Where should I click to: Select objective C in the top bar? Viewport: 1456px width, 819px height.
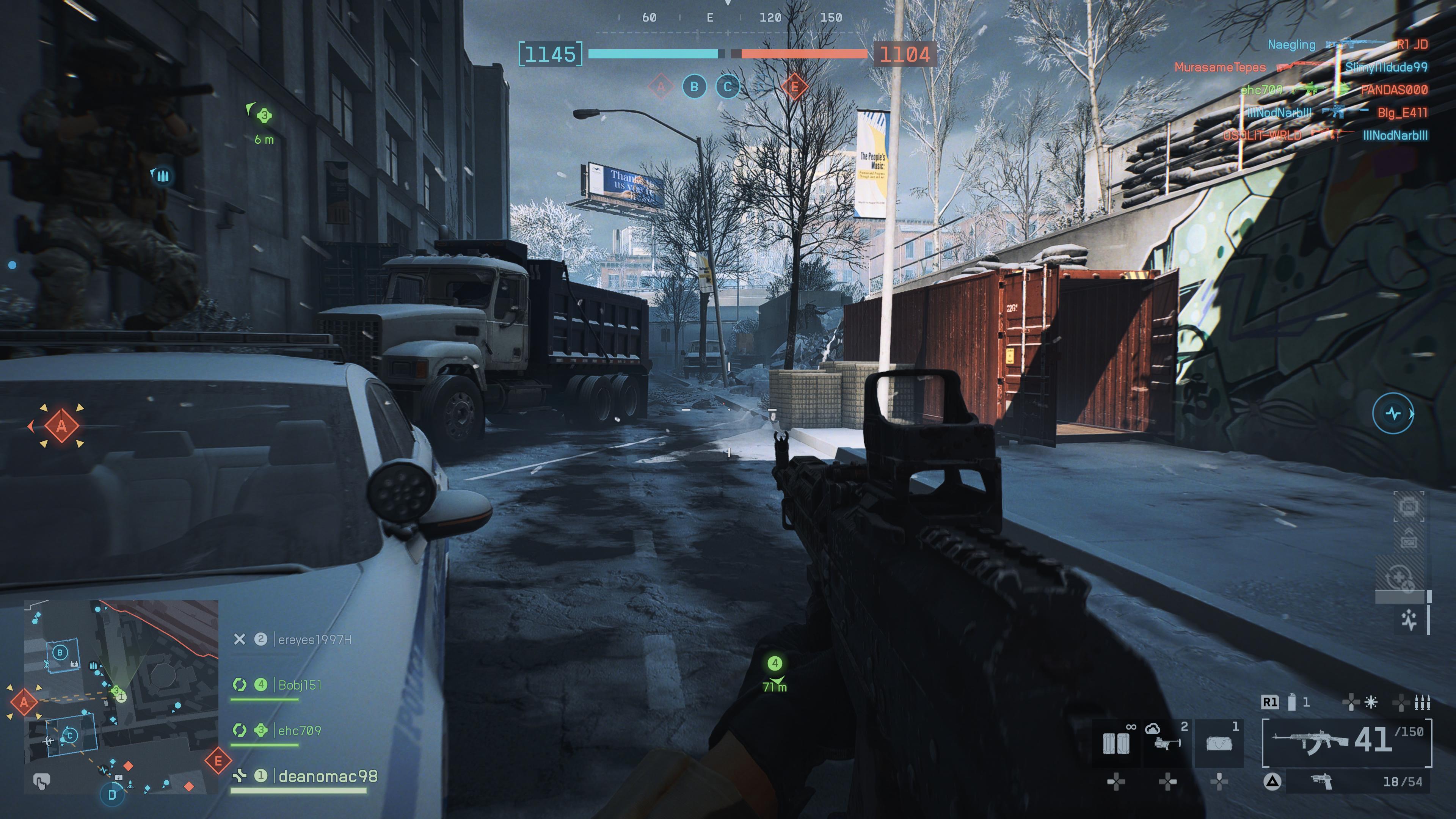coord(728,87)
